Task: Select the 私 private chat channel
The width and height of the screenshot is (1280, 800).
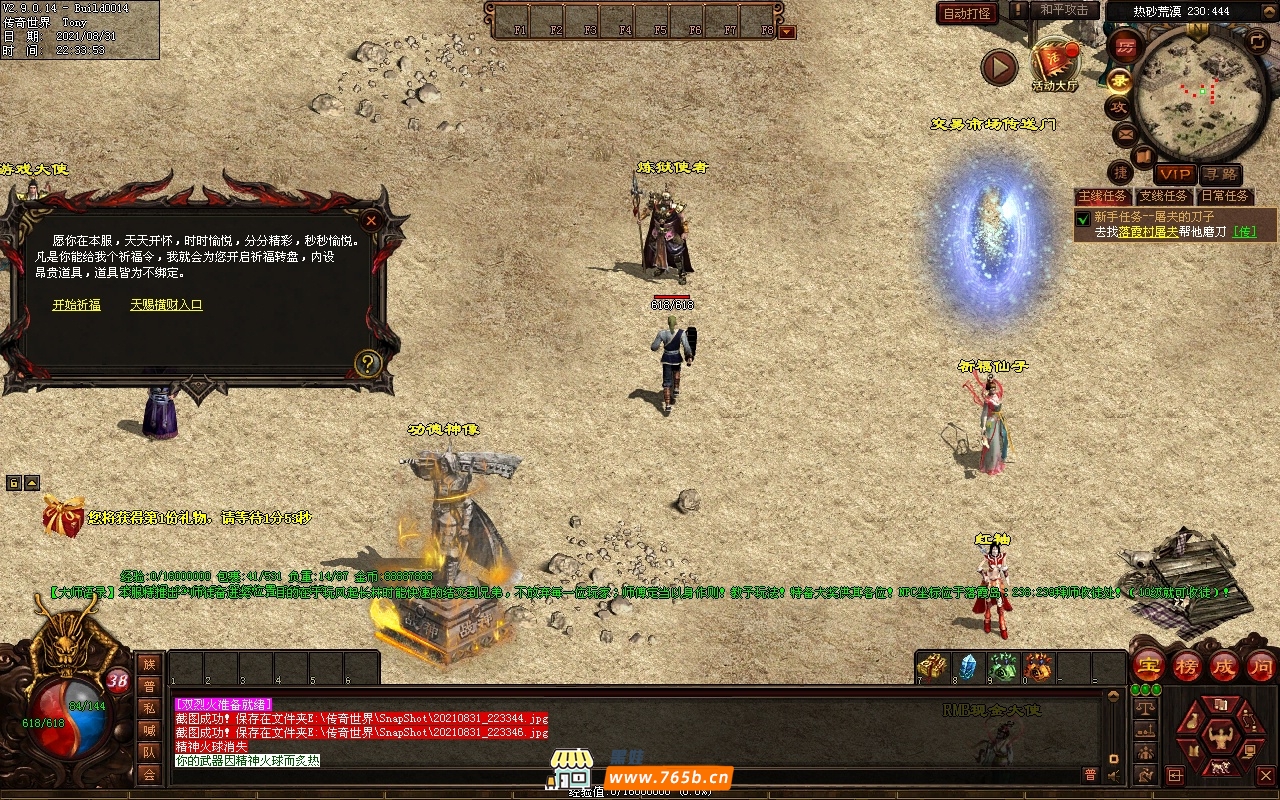Action: tap(149, 708)
